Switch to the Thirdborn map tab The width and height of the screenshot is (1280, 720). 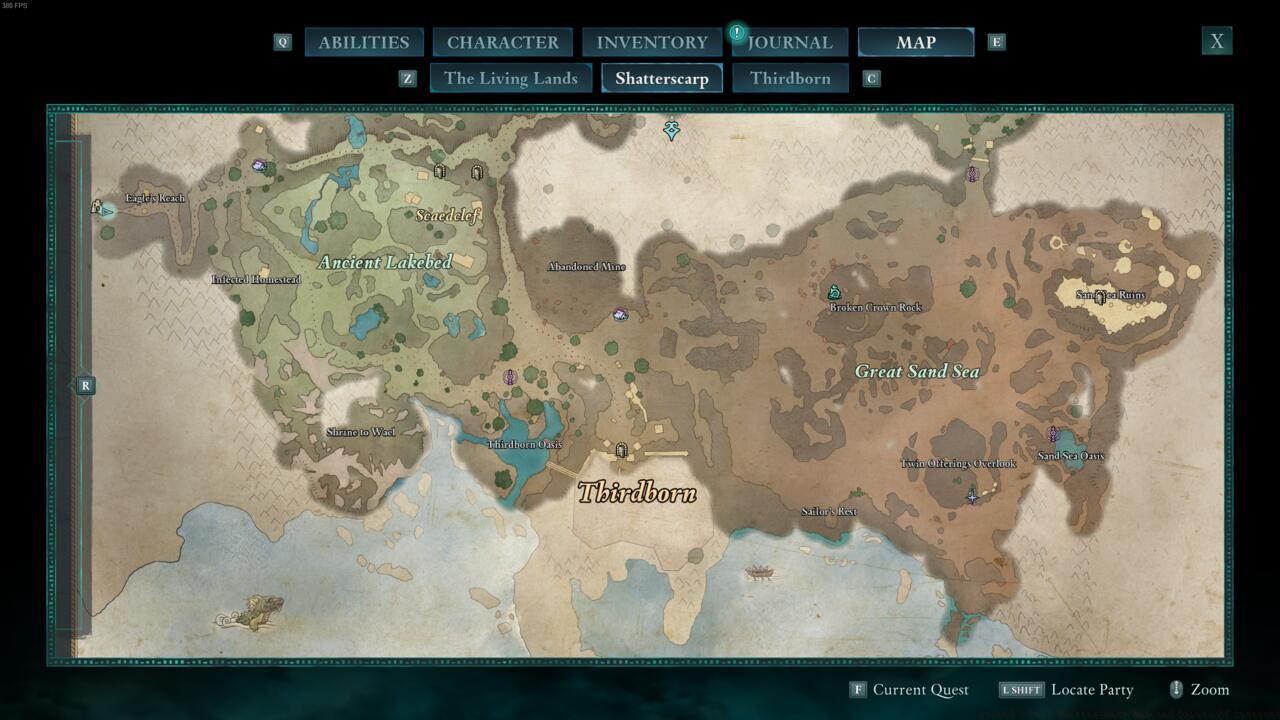(x=790, y=78)
